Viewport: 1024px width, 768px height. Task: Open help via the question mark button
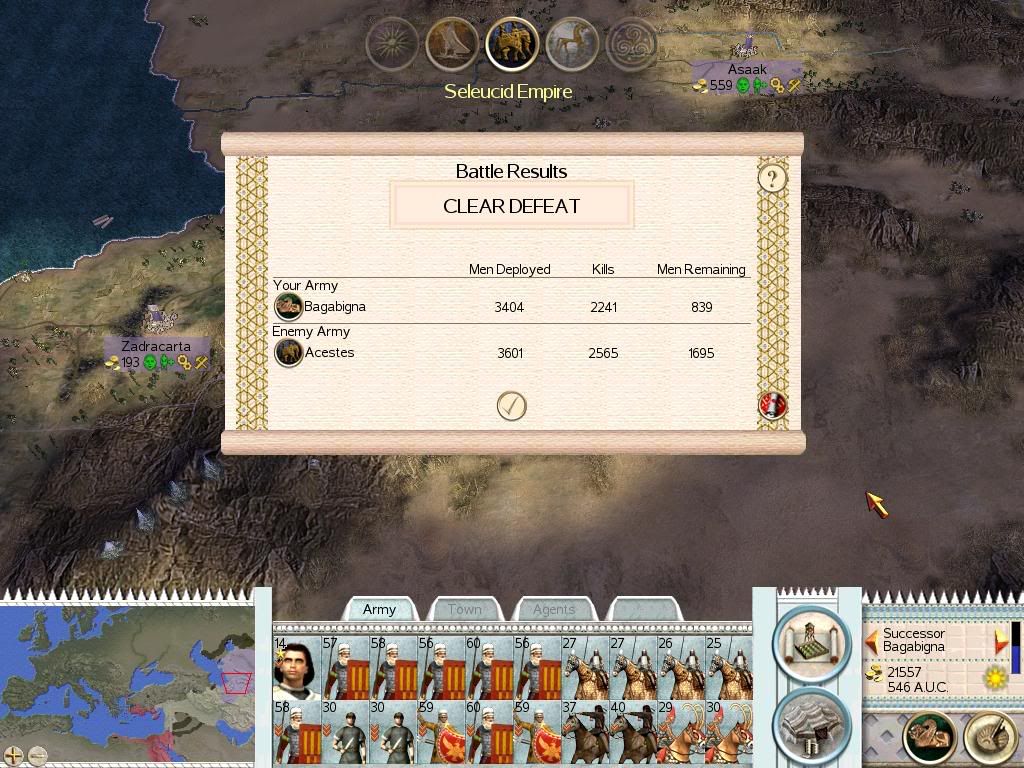772,179
